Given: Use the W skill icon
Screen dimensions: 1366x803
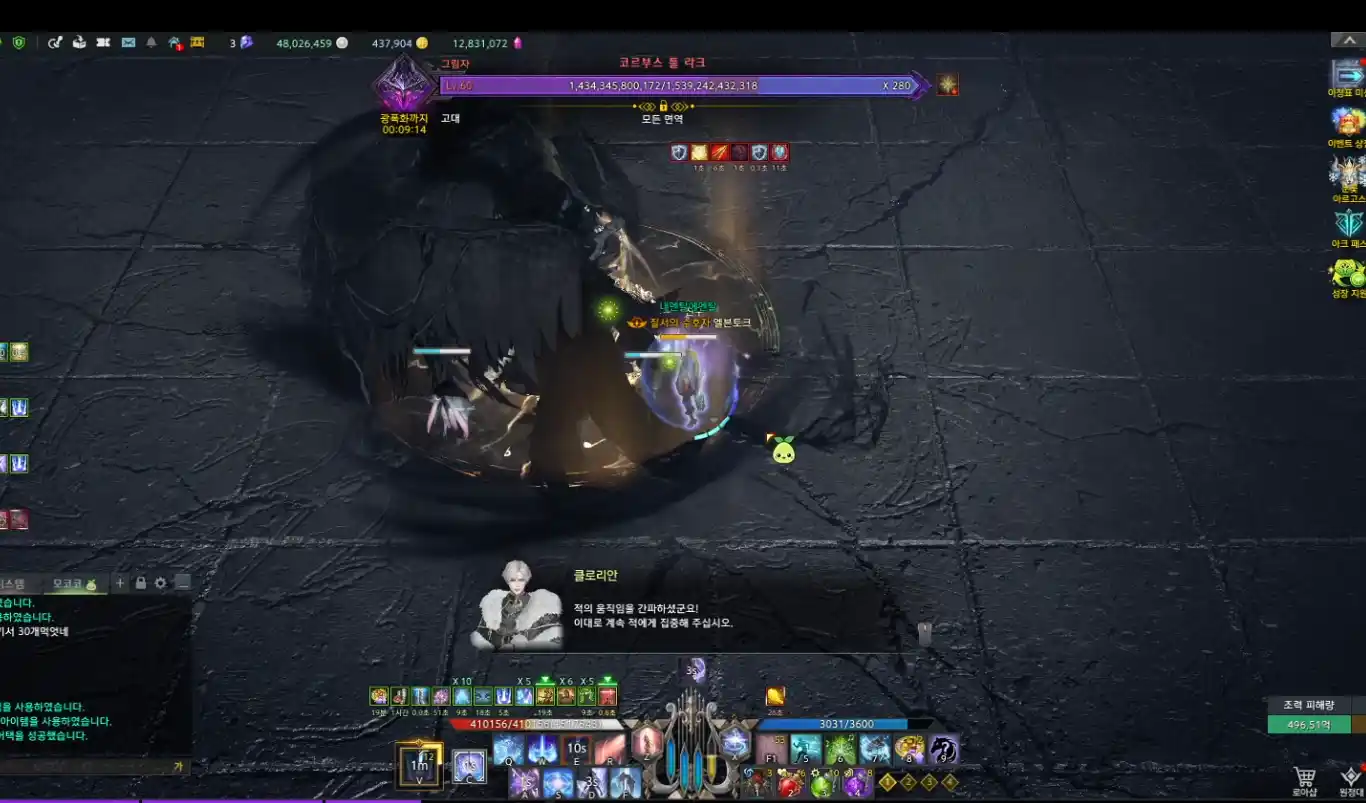Looking at the screenshot, I should coord(542,749).
